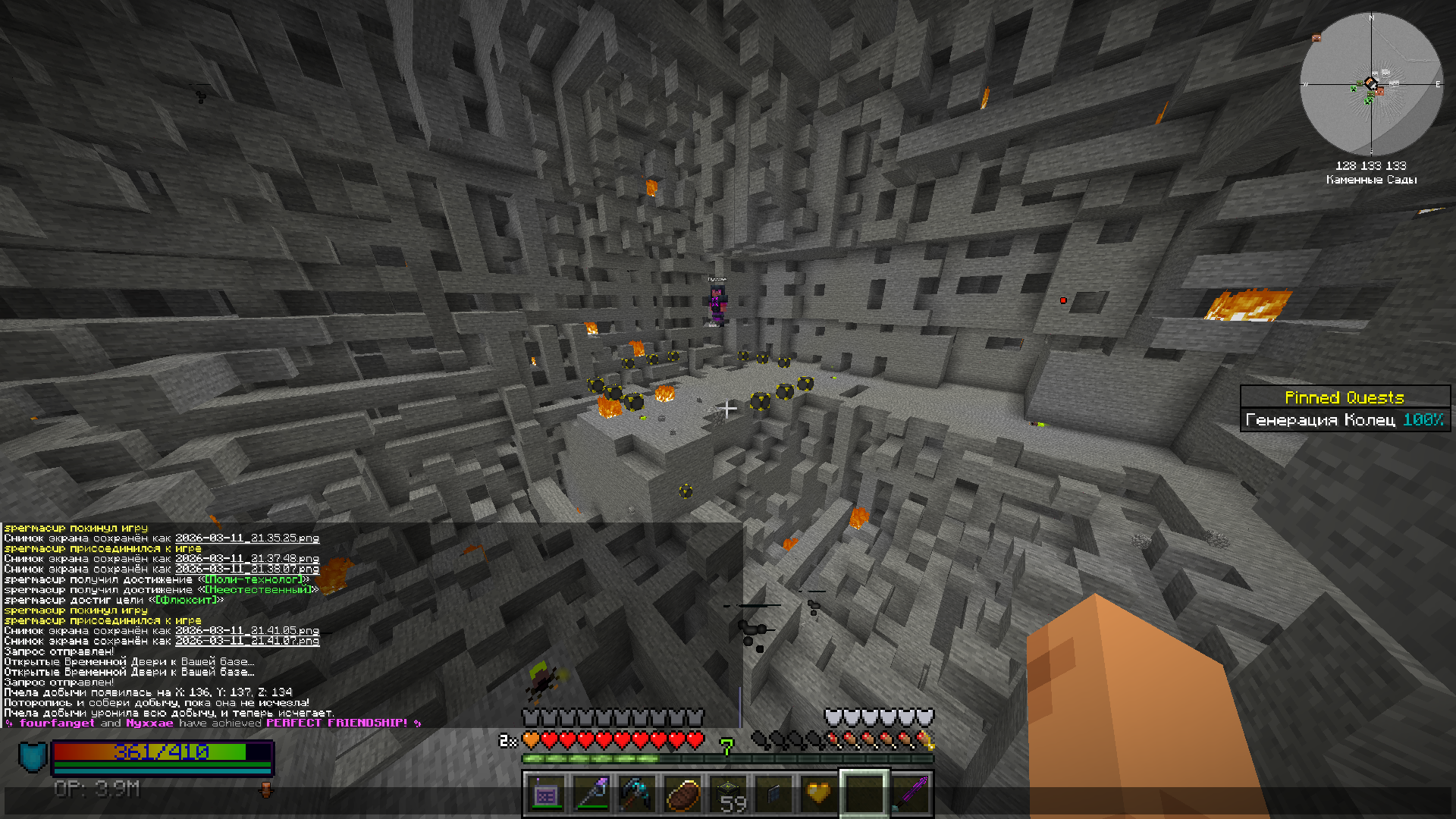The width and height of the screenshot is (1456, 819).
Task: Select the purple radio device hotbar slot
Action: point(546,795)
